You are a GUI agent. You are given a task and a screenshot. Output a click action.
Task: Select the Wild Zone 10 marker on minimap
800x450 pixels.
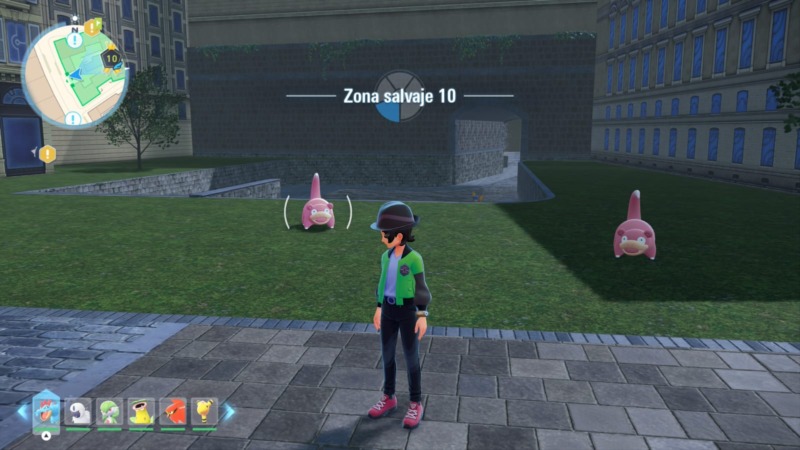[x=111, y=59]
